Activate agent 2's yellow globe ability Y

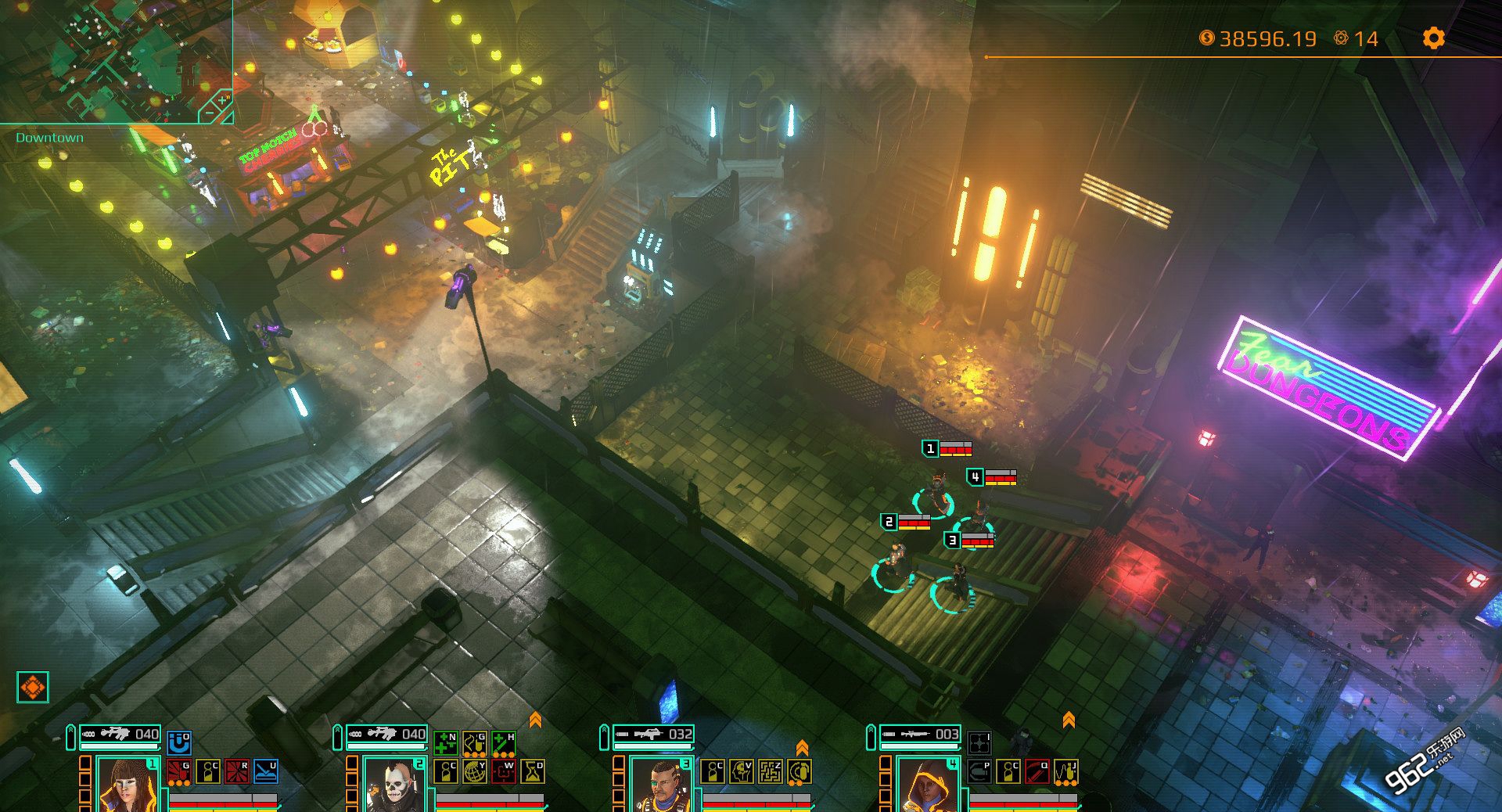(475, 771)
